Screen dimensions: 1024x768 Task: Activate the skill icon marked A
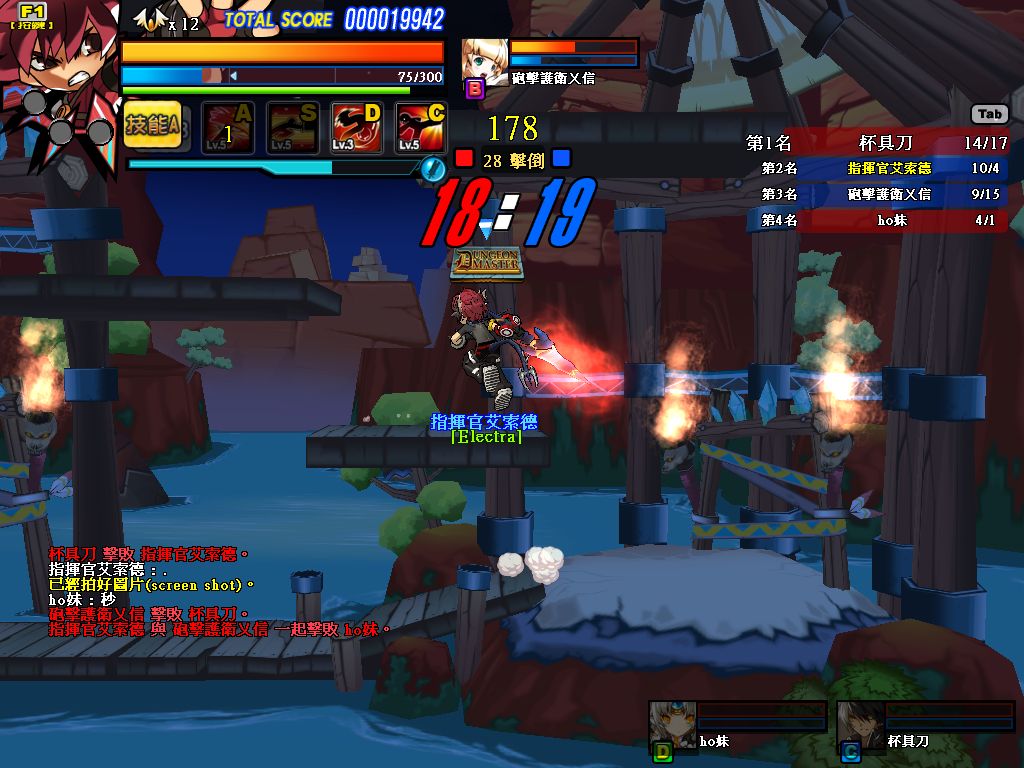click(x=229, y=128)
